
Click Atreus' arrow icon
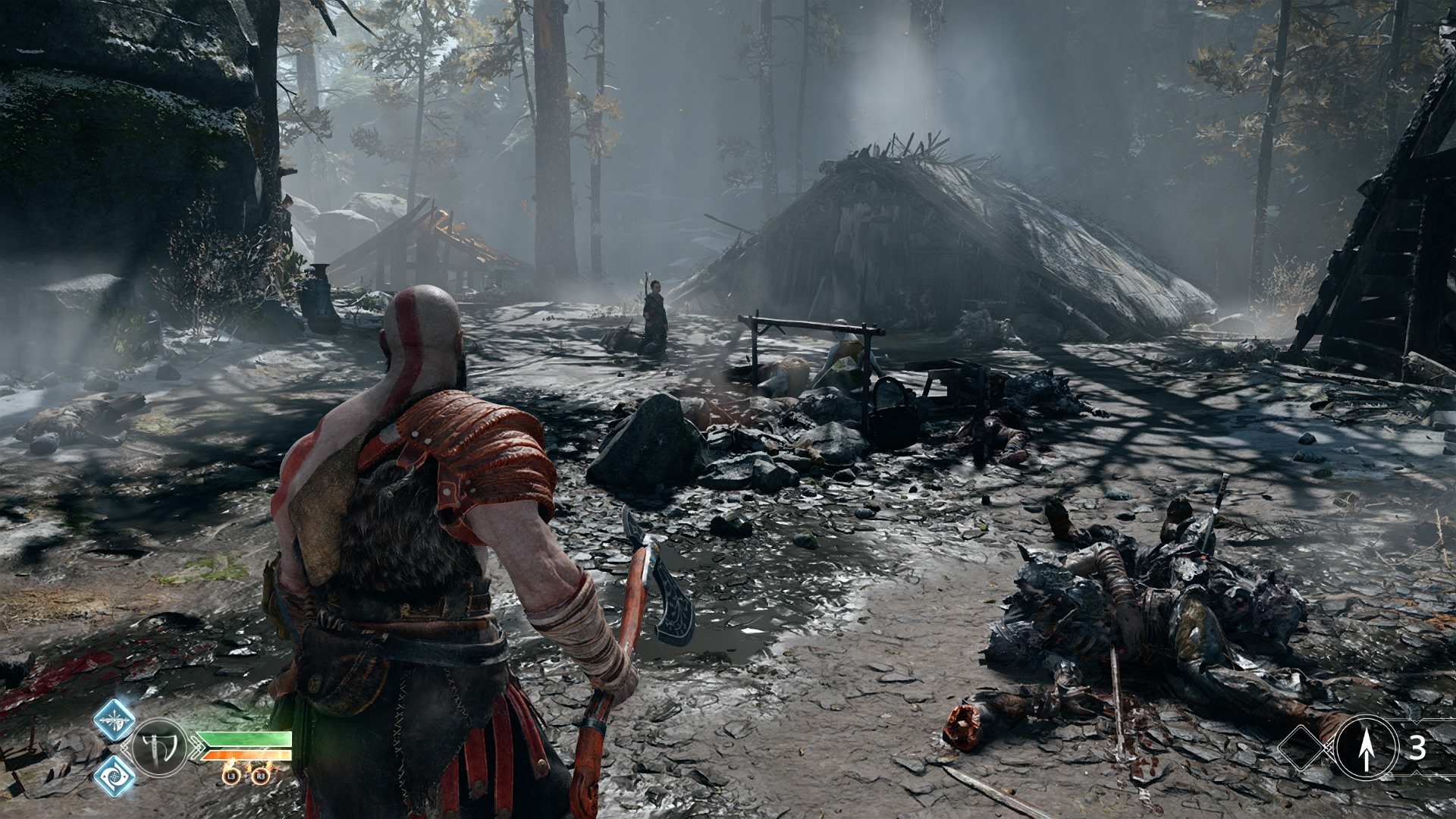coord(1367,748)
